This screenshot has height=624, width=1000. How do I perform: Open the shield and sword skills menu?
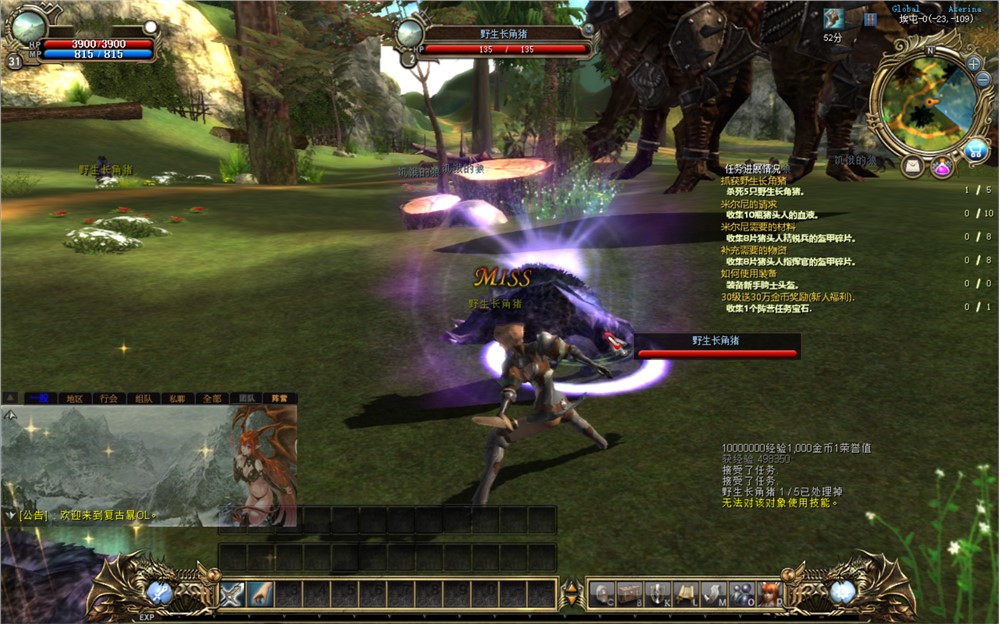[x=658, y=593]
